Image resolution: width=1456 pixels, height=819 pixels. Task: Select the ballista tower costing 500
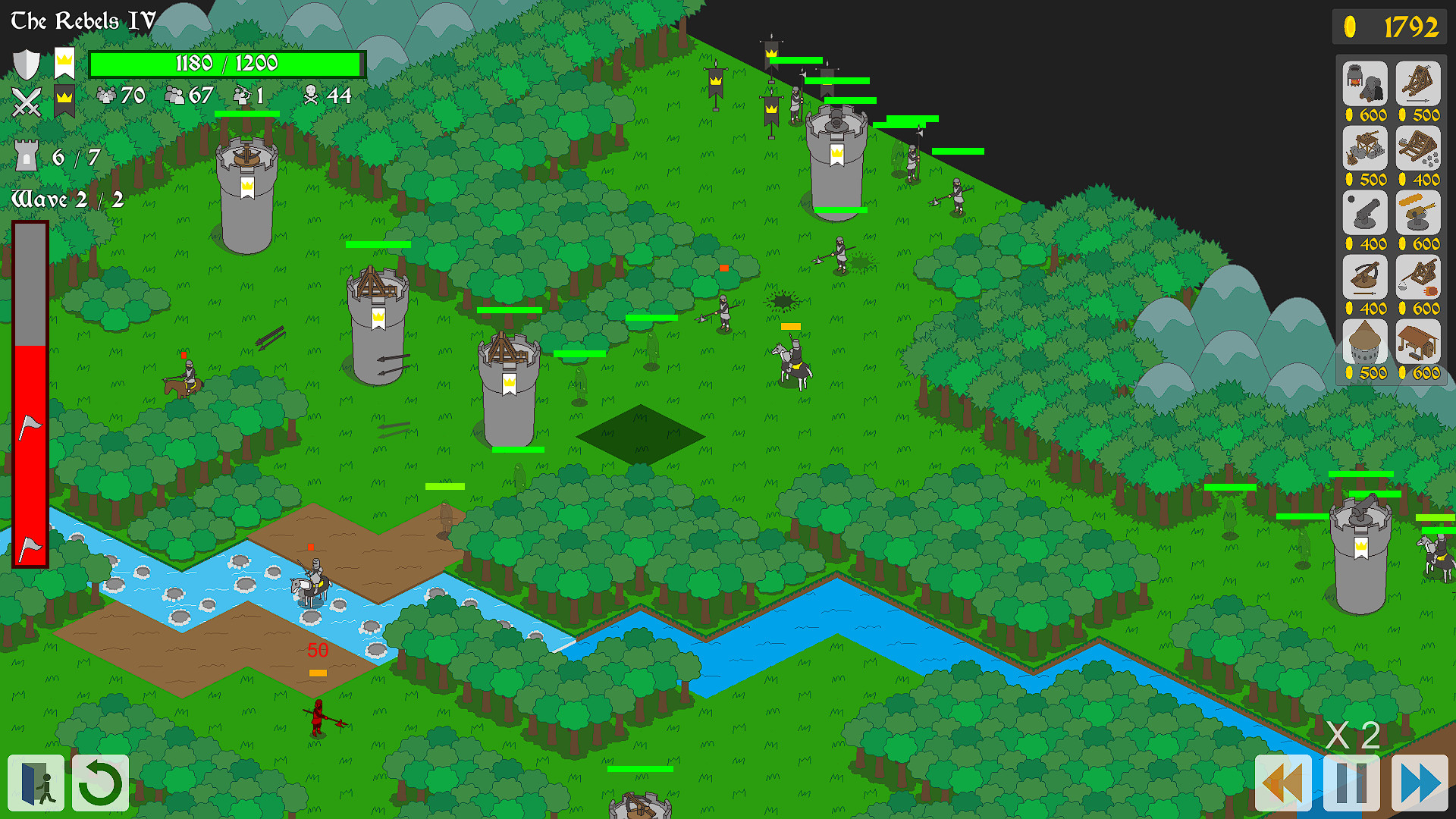point(1420,83)
